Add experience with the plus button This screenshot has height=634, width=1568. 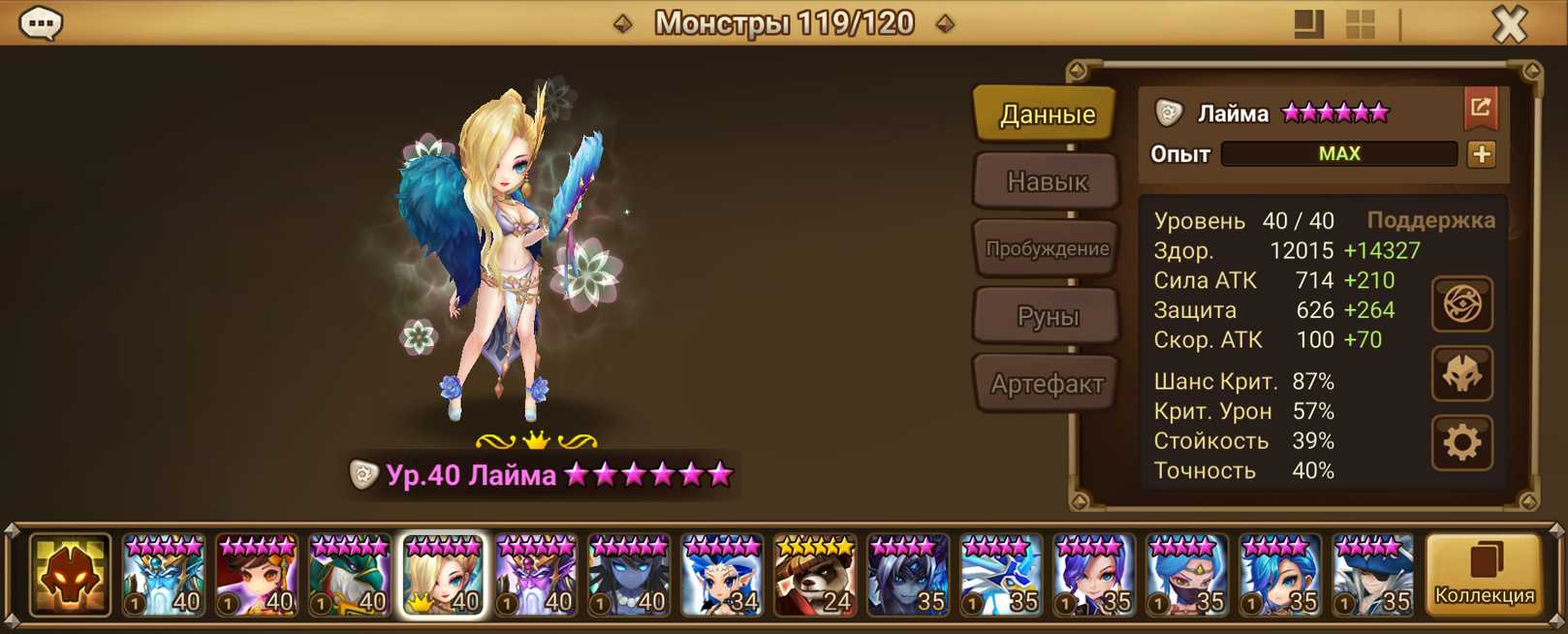point(1481,154)
